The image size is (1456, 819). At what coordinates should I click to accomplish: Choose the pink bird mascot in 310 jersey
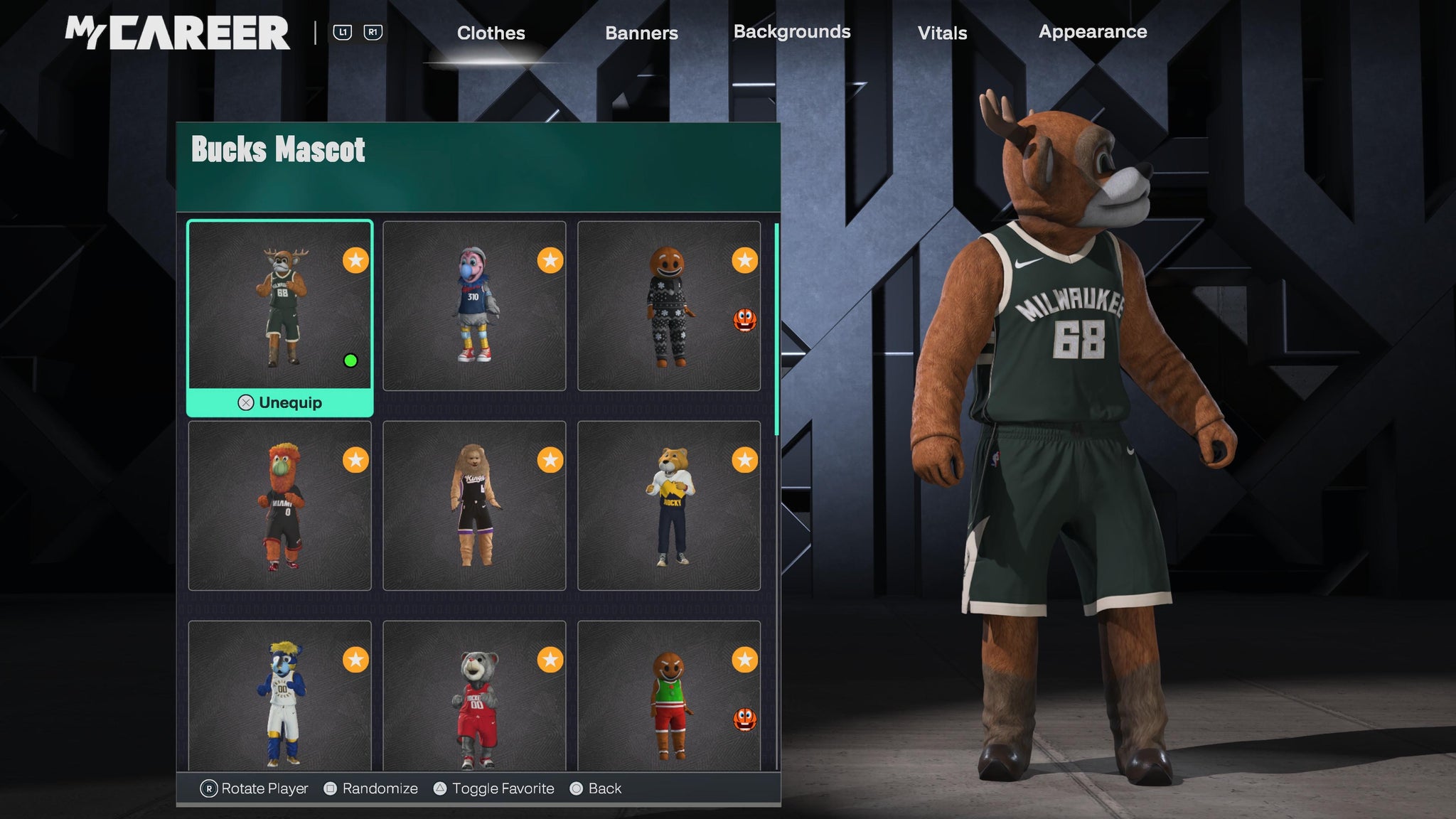click(x=474, y=306)
